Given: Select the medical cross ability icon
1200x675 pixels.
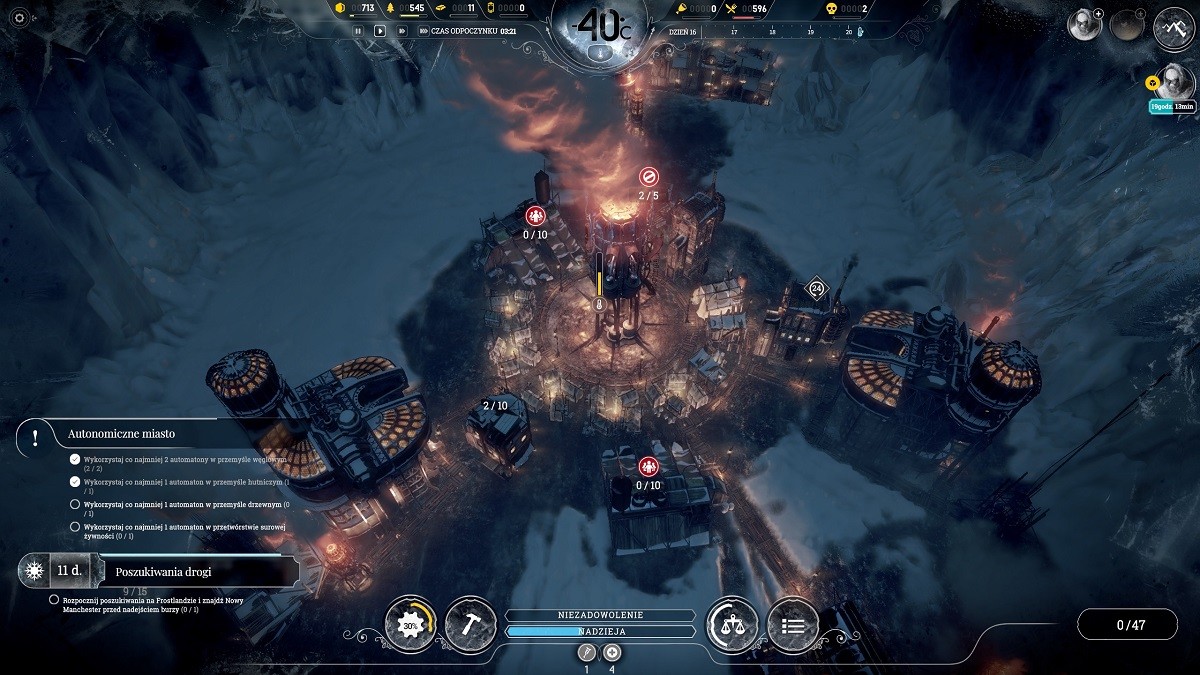Looking at the screenshot, I should click(612, 653).
